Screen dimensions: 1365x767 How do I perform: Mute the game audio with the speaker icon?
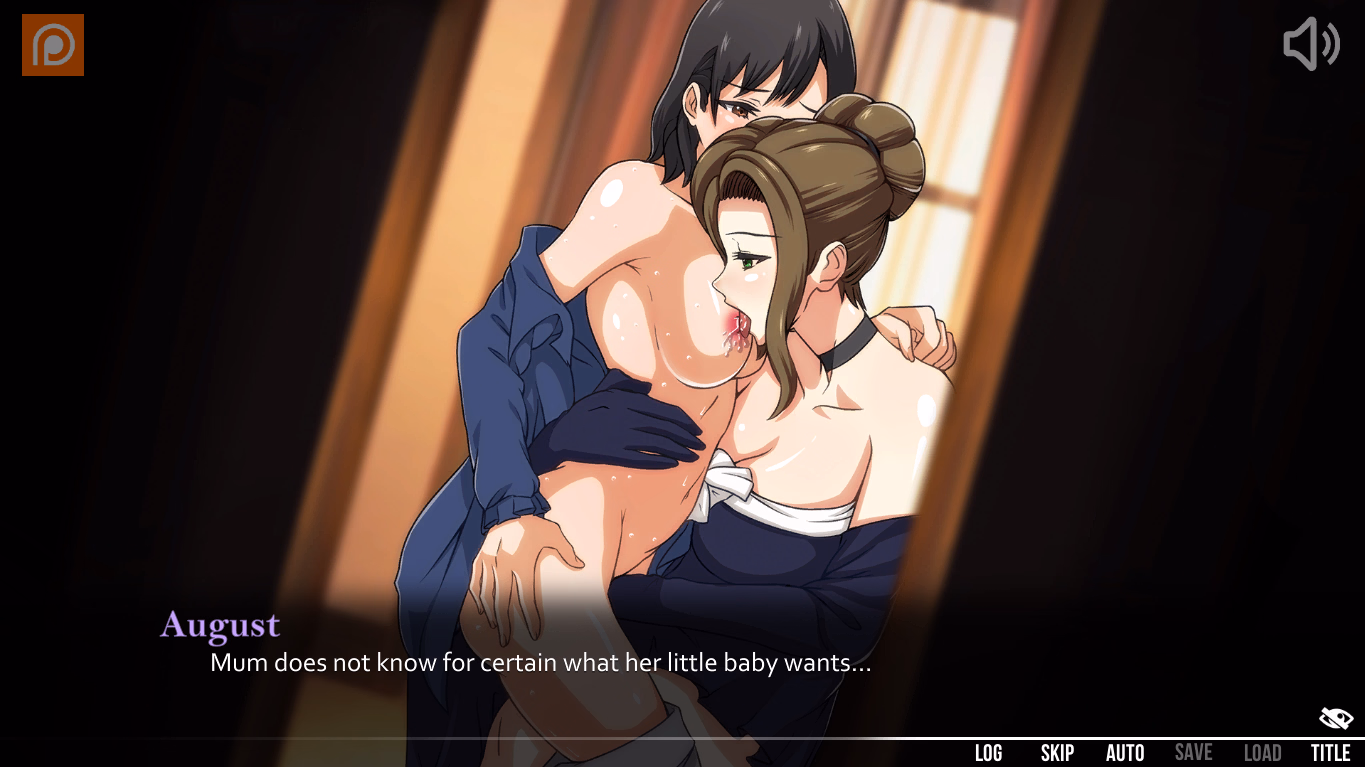click(1310, 44)
